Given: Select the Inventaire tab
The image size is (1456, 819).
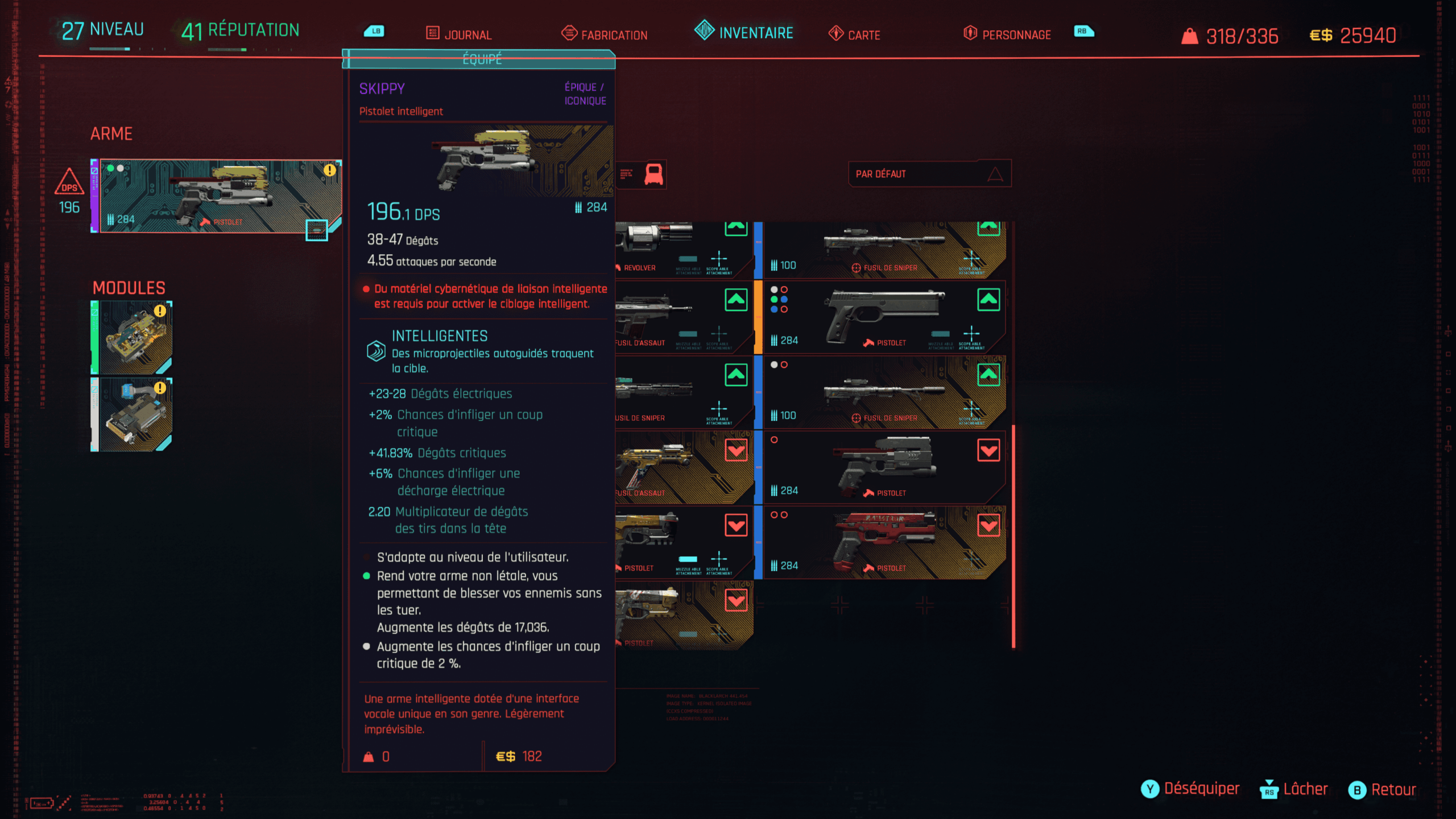Looking at the screenshot, I should pyautogui.click(x=744, y=32).
